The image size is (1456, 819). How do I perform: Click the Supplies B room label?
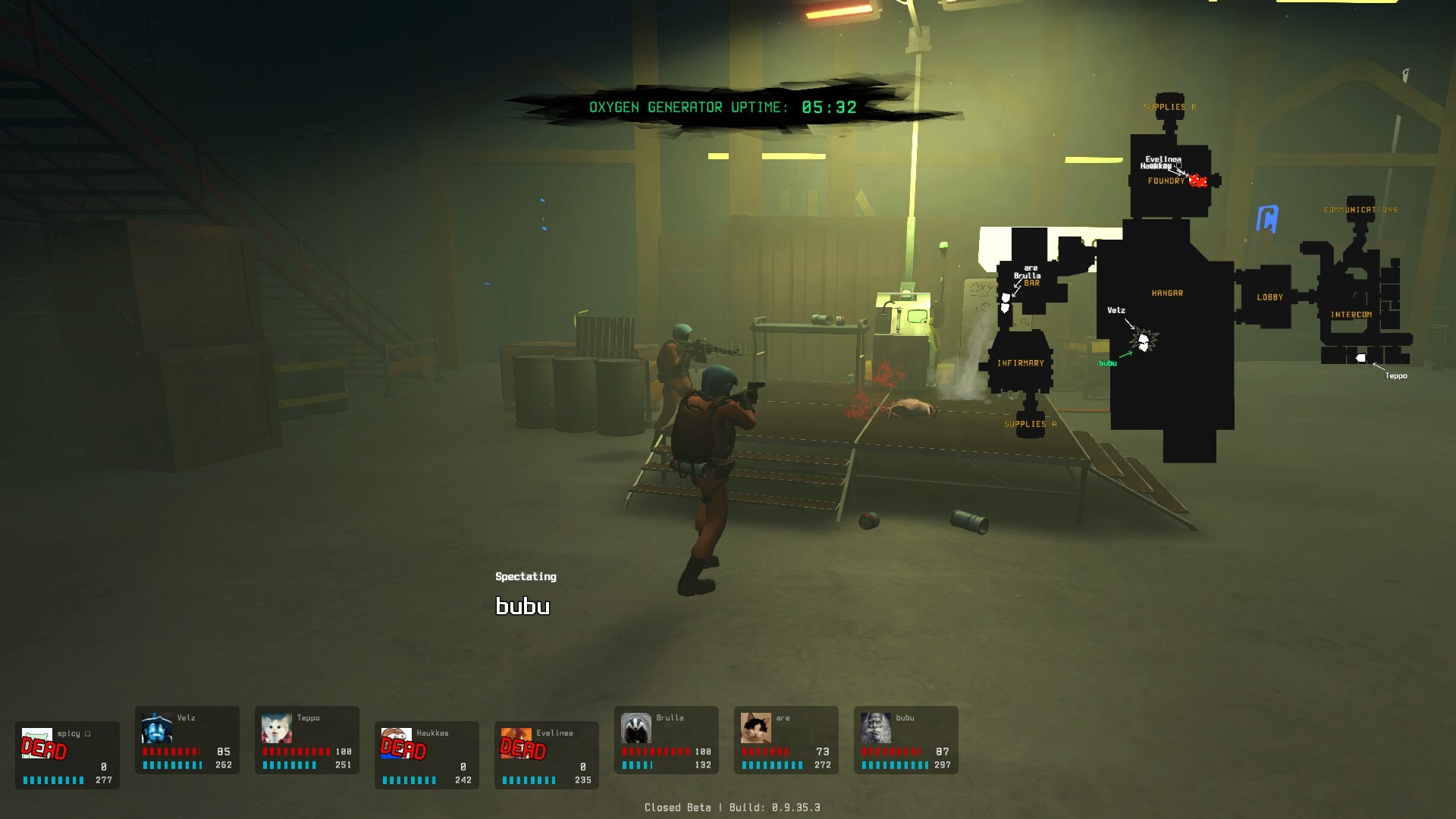point(1170,106)
